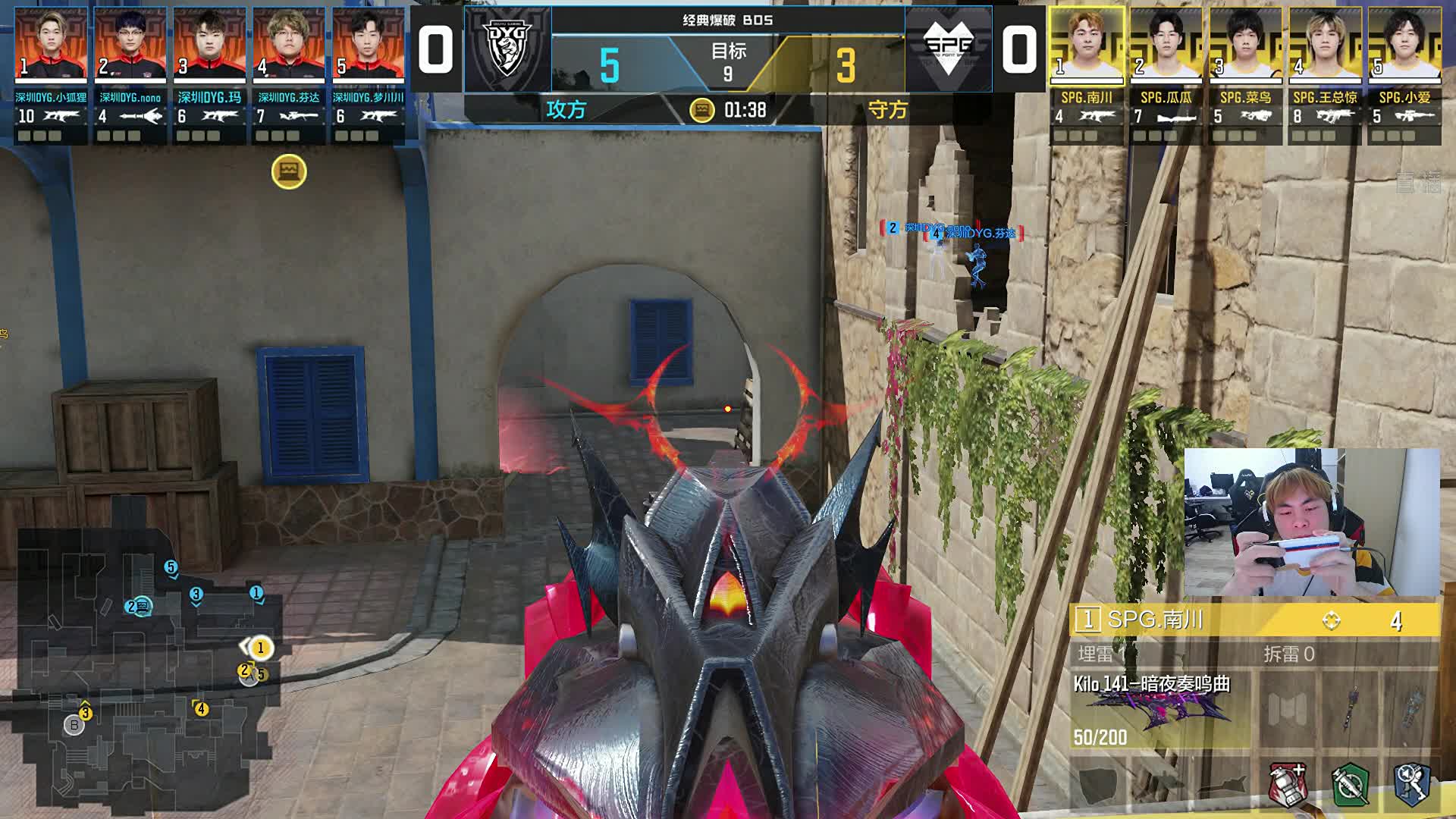This screenshot has width=1456, height=819.
Task: Click the B site marker on minimap
Action: [x=74, y=725]
